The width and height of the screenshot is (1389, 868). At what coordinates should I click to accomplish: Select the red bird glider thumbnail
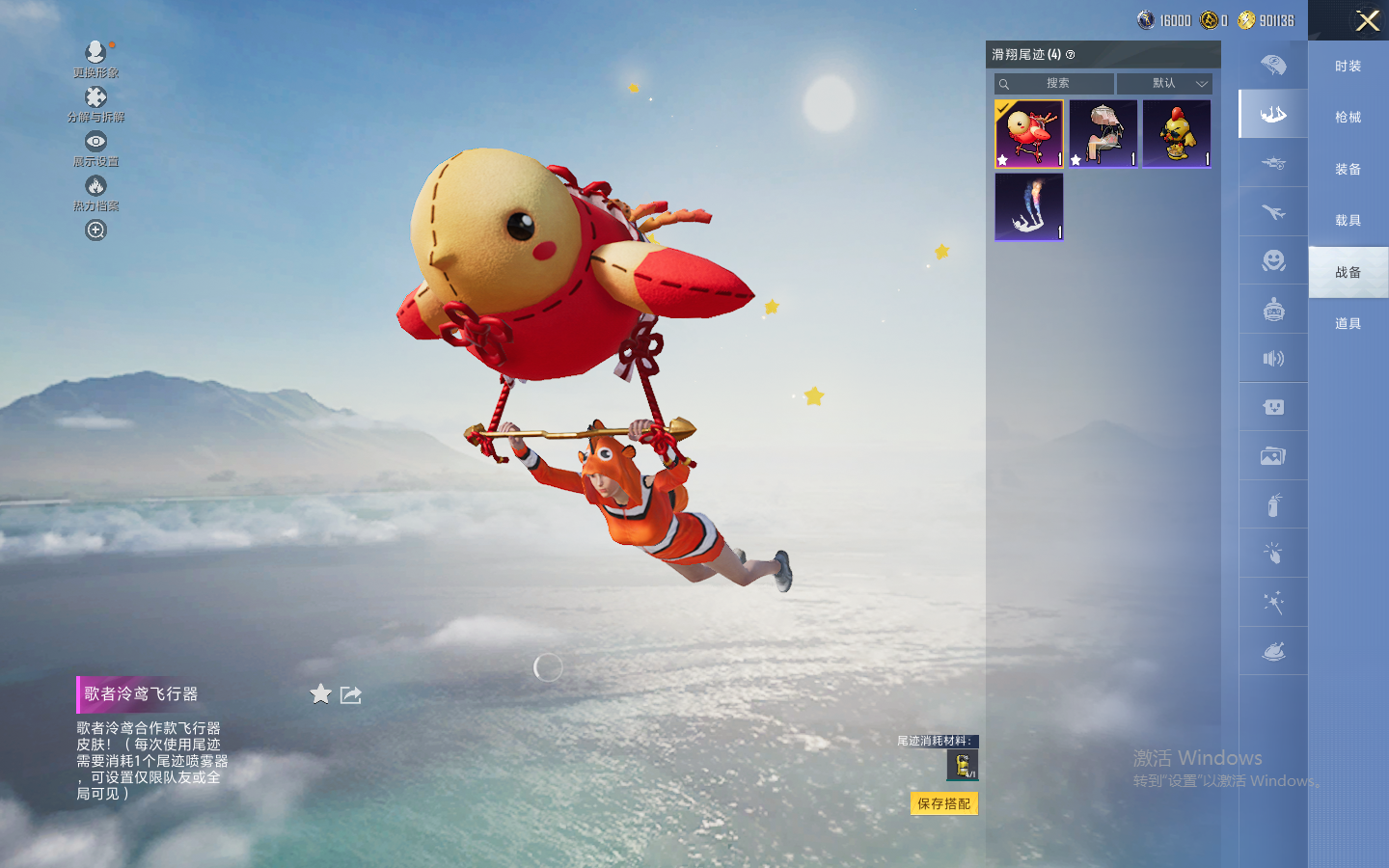[x=1029, y=134]
